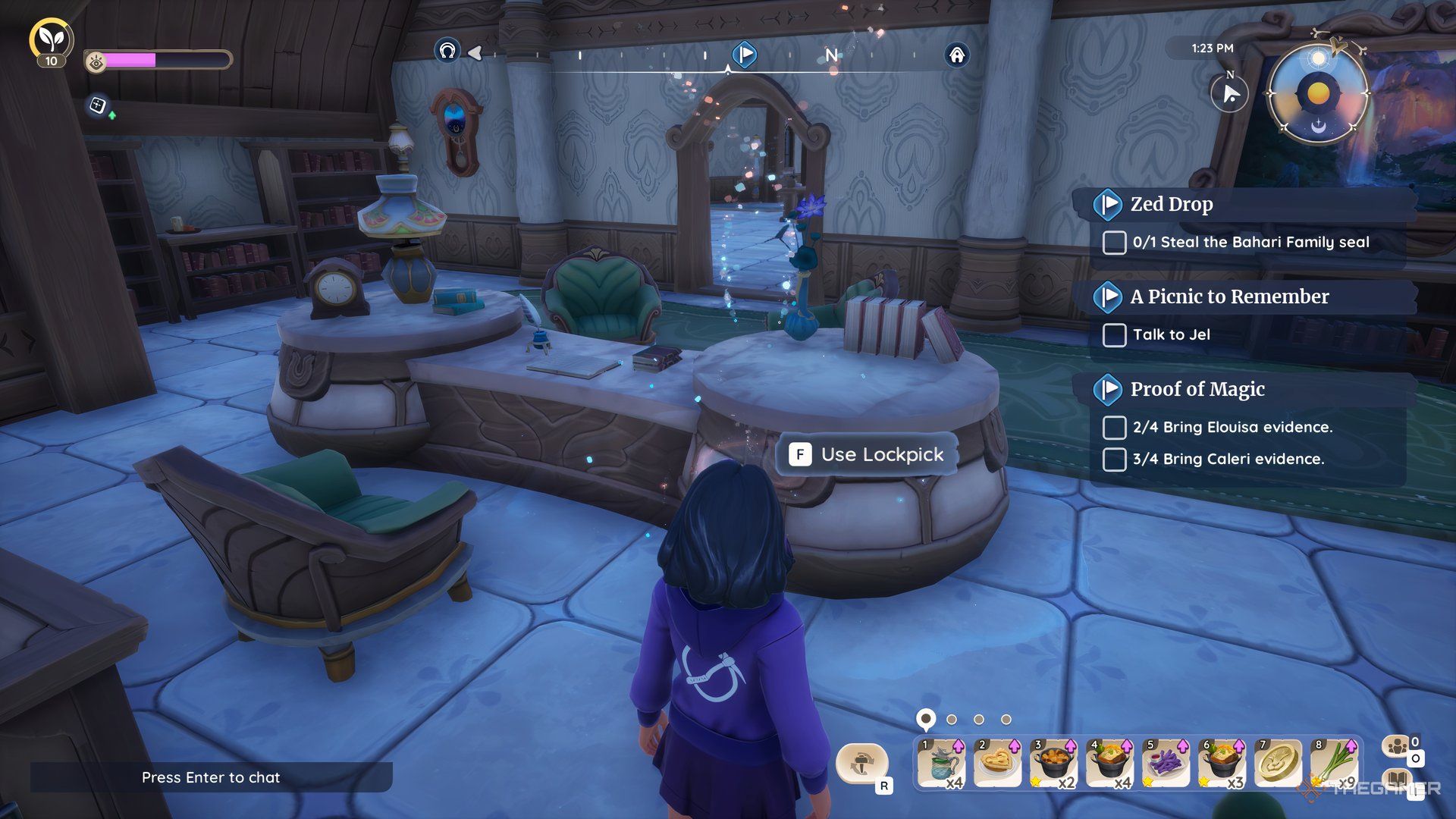Pick the purple fries dish in slot 5

(1166, 764)
